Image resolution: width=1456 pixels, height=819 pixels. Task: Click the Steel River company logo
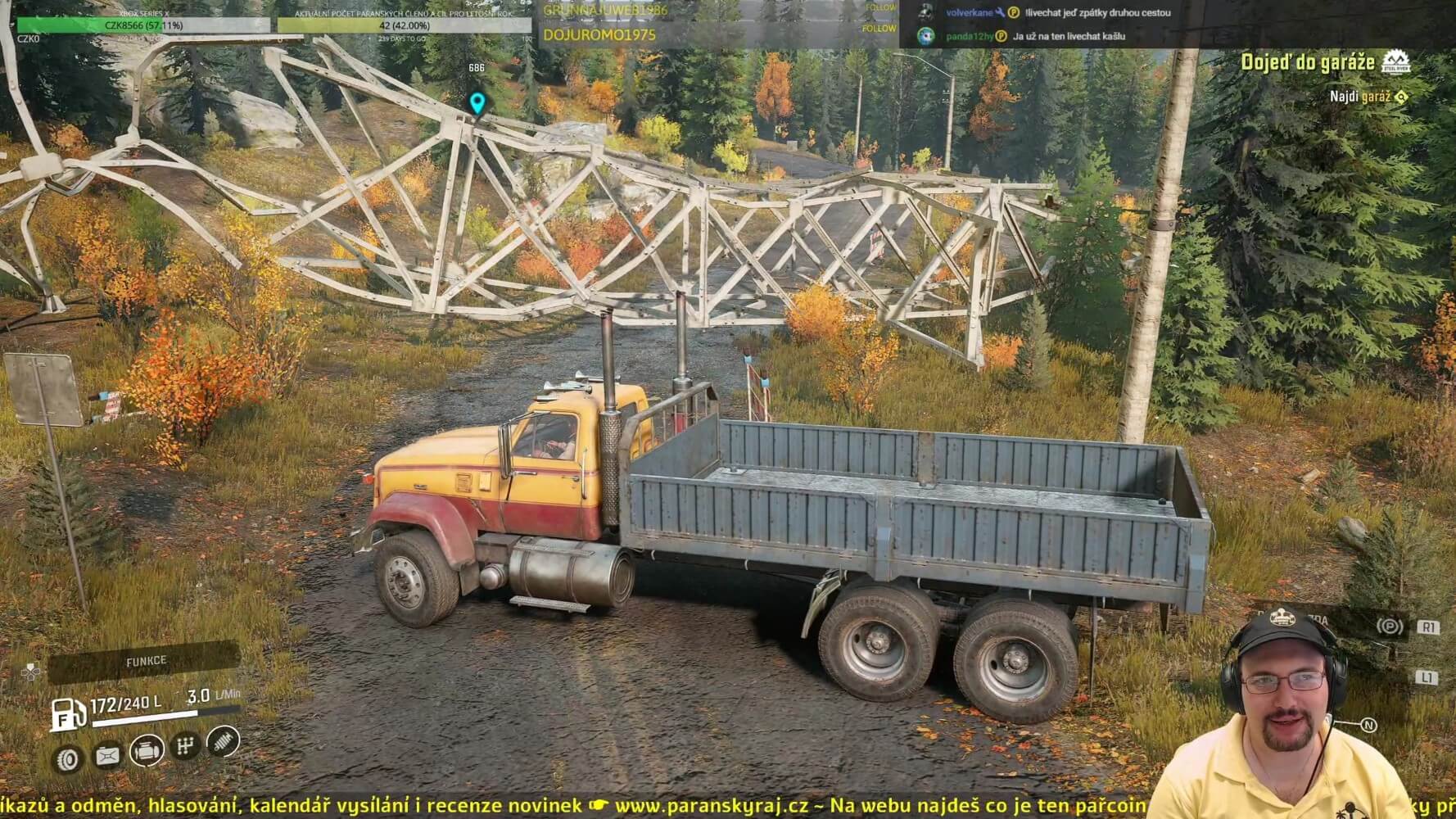[x=1395, y=62]
